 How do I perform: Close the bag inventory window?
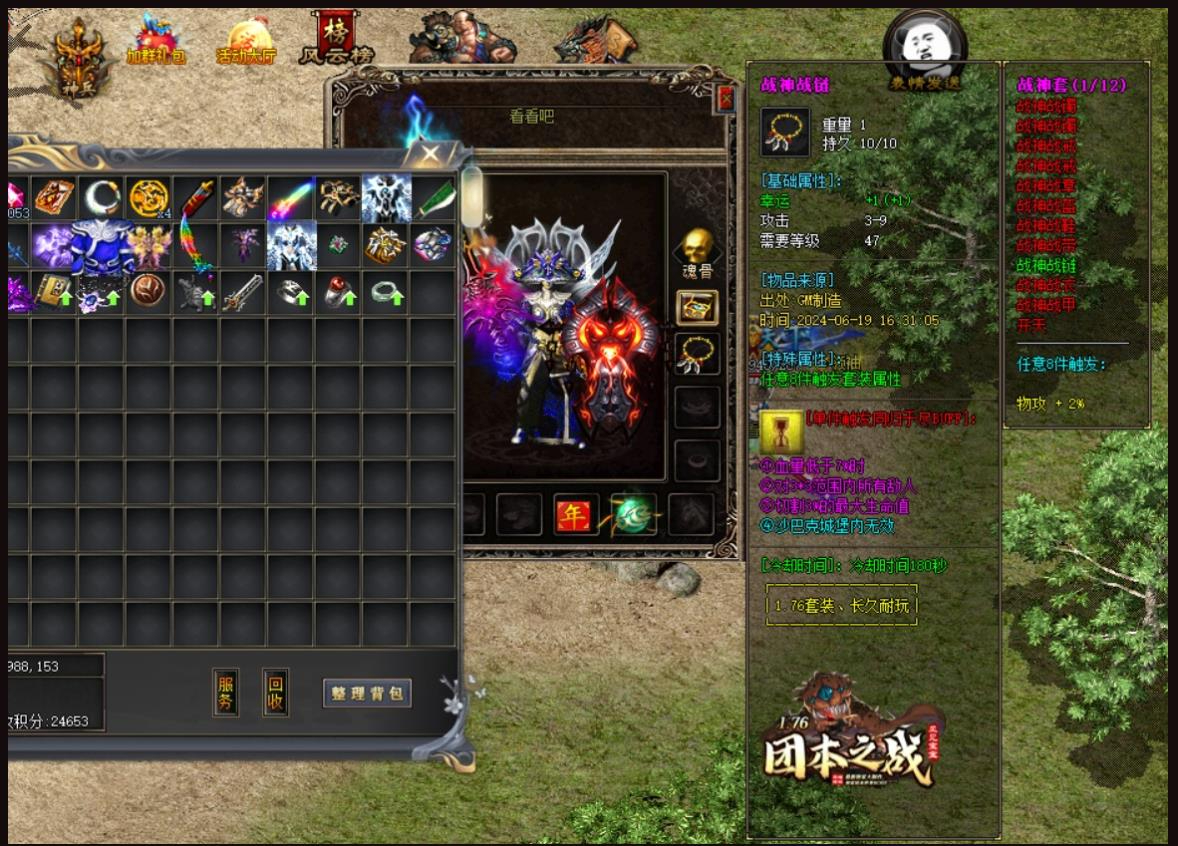coord(430,154)
